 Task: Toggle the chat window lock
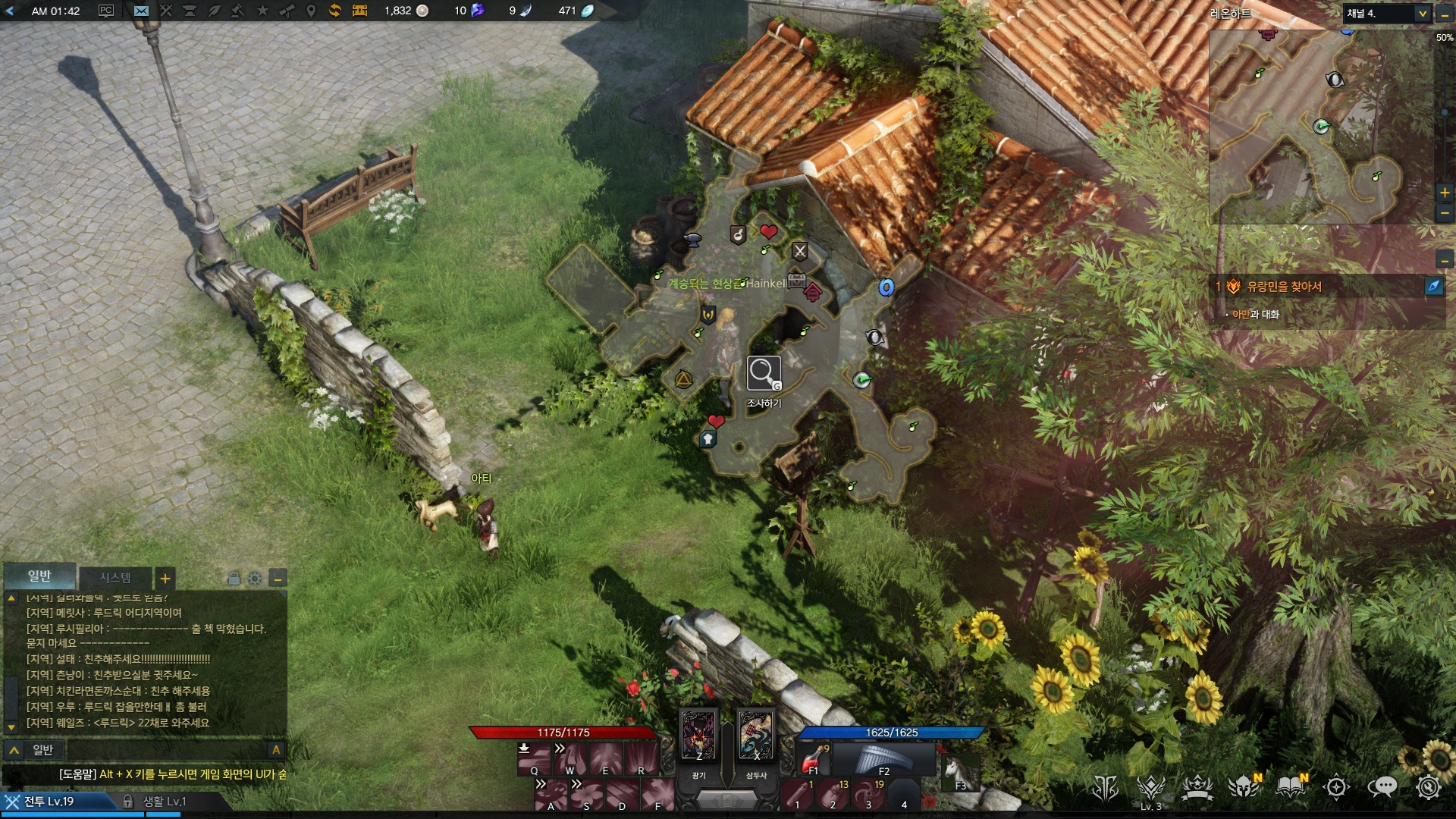point(234,579)
